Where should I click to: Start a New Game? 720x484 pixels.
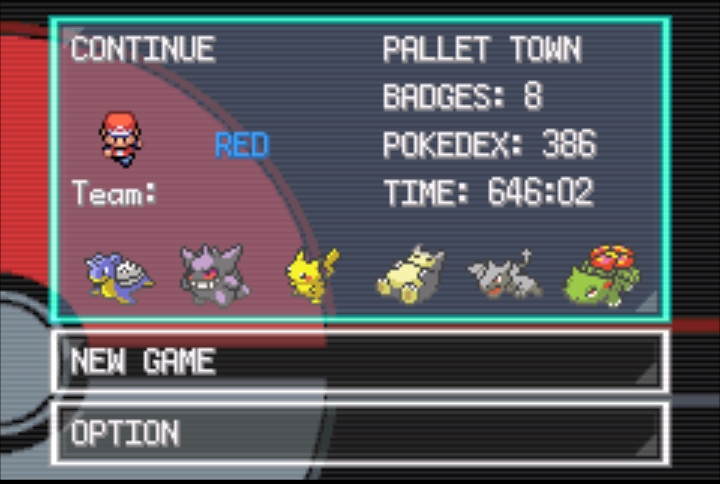(360, 361)
